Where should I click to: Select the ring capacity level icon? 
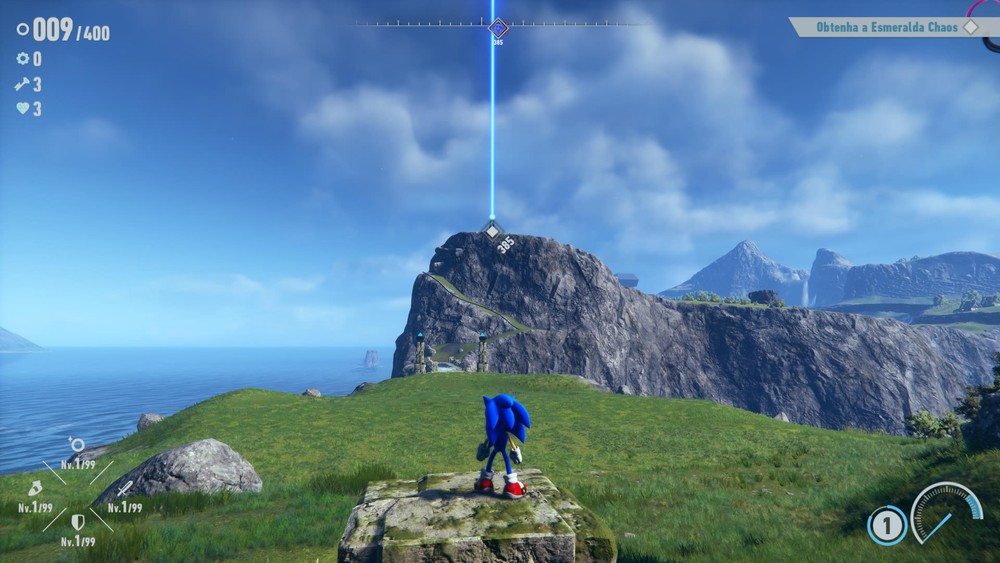click(77, 445)
